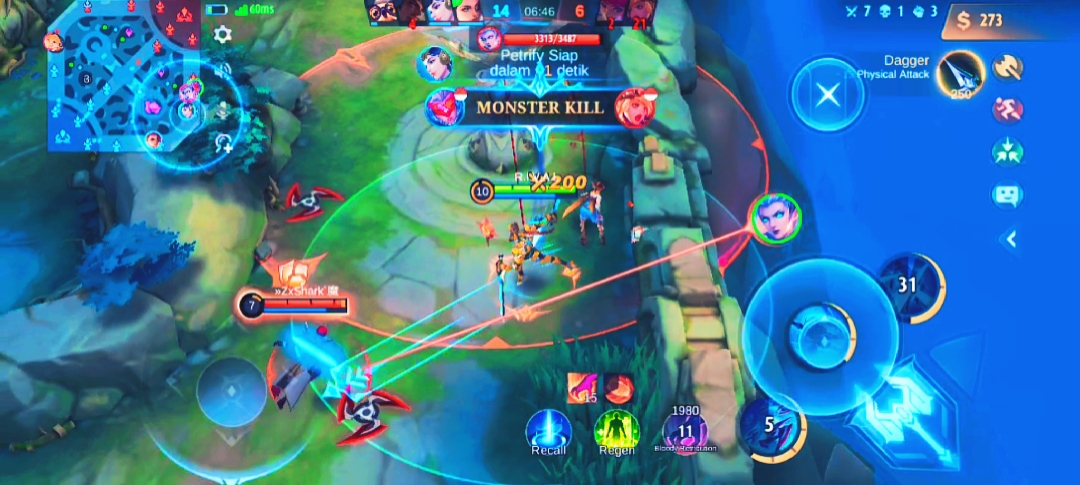Send the gather arrows command
This screenshot has height=485, width=1080.
pyautogui.click(x=1007, y=152)
